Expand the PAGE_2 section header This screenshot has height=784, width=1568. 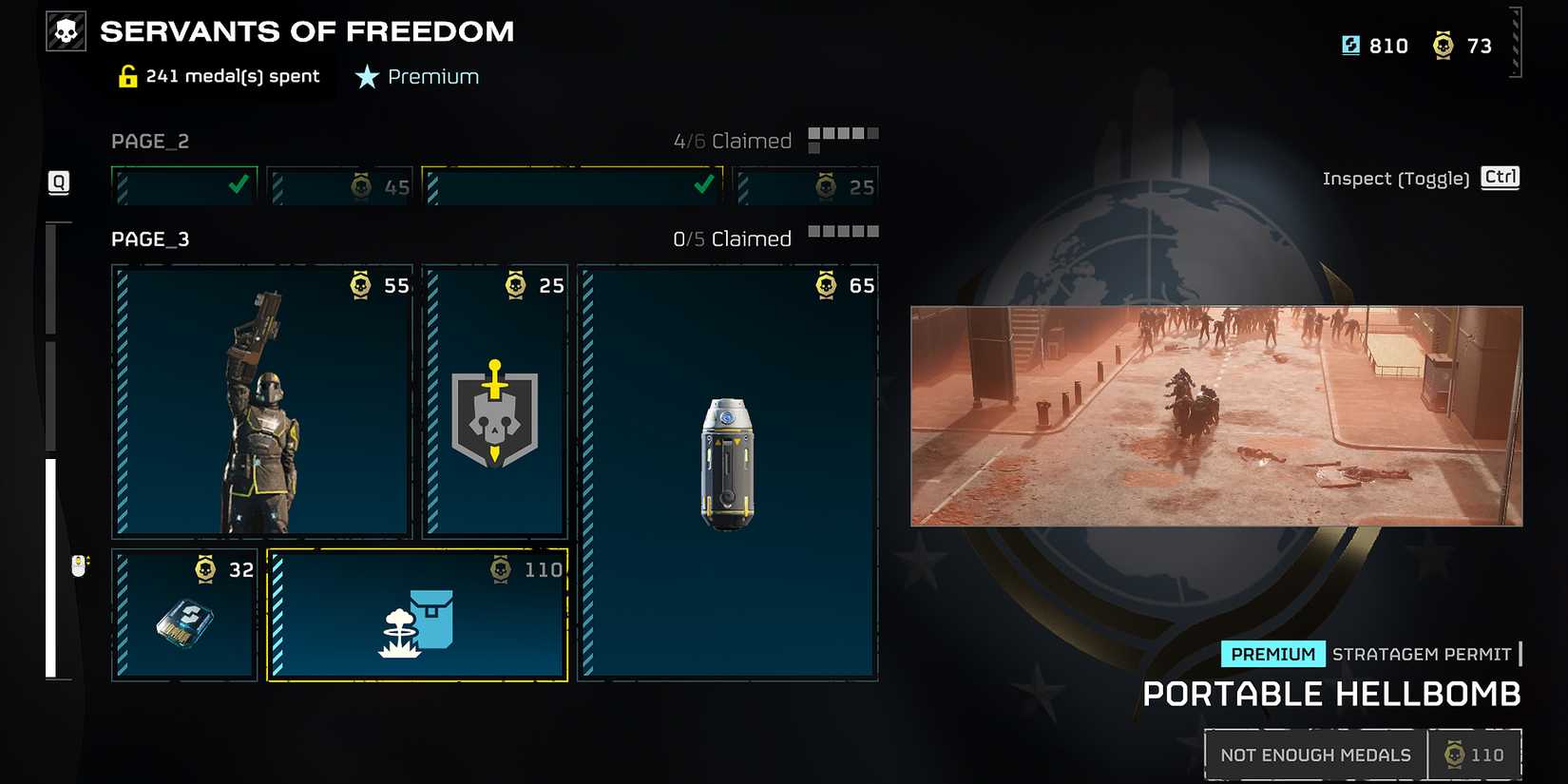click(x=150, y=141)
